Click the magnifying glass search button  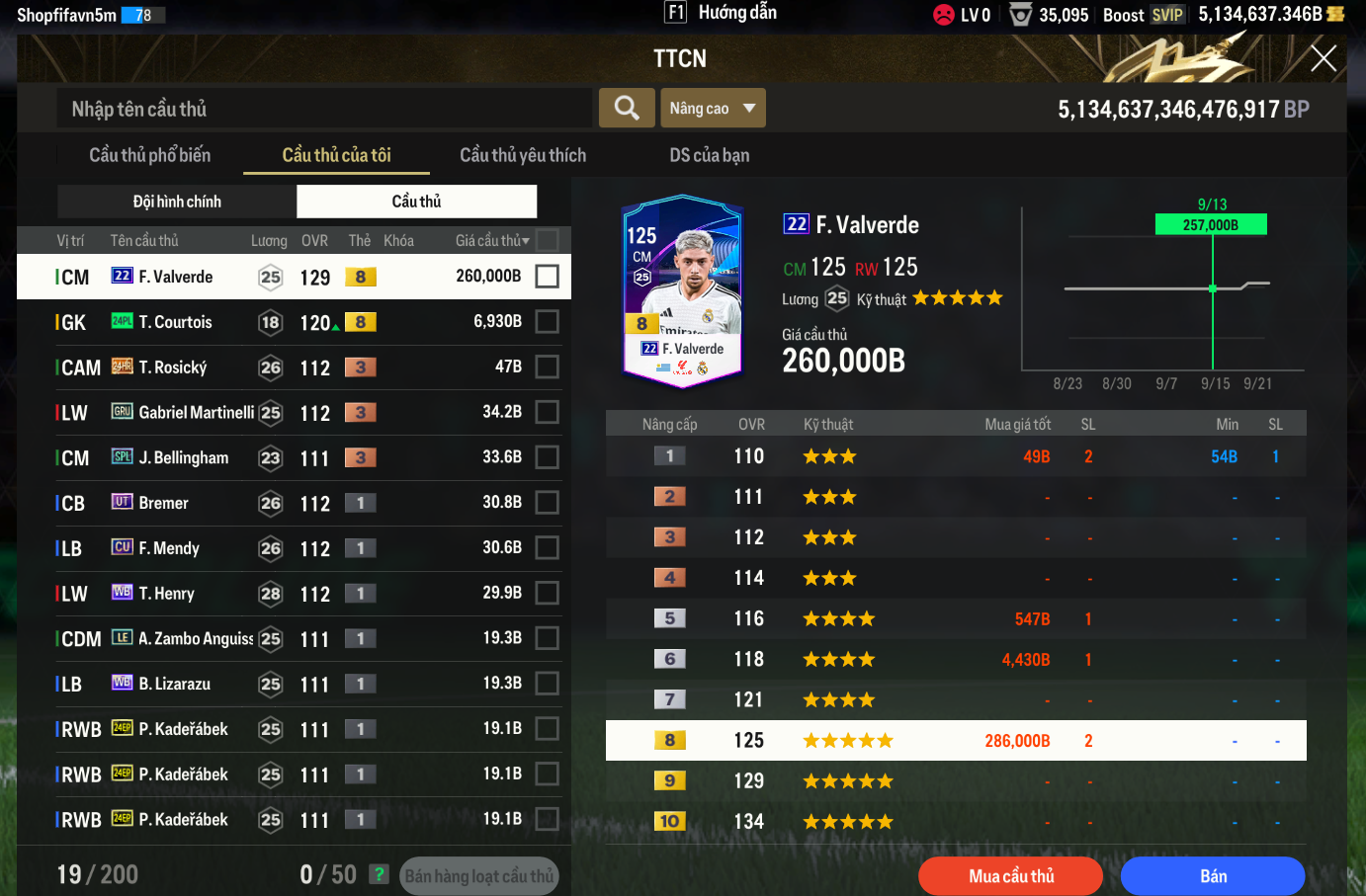[x=626, y=108]
